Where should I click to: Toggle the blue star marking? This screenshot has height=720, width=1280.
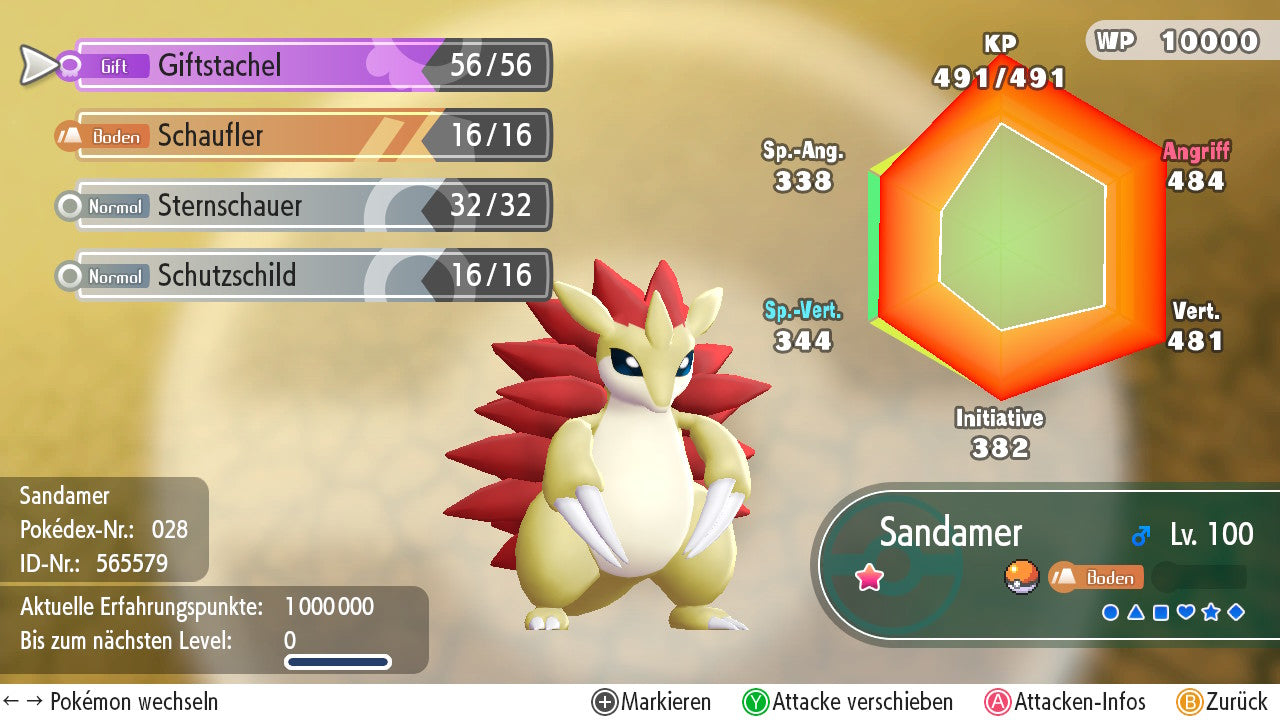pyautogui.click(x=1211, y=612)
